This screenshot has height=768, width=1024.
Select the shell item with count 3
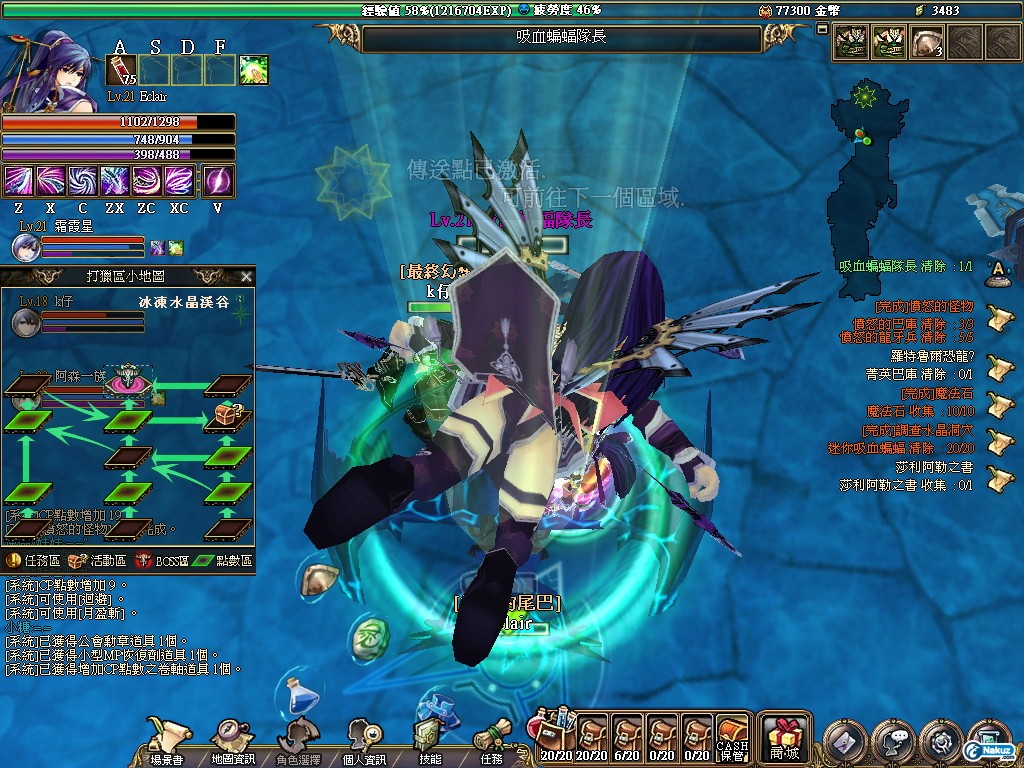927,43
